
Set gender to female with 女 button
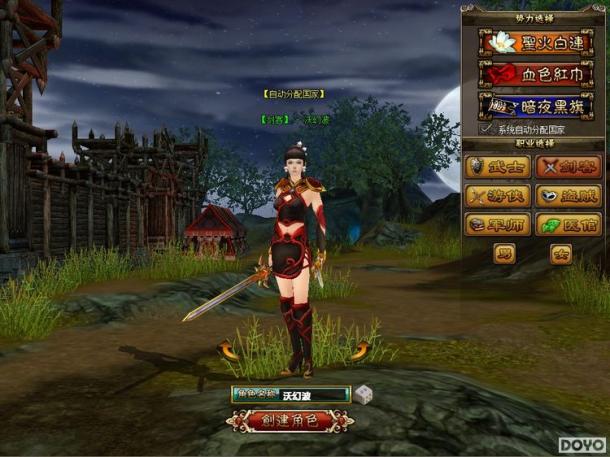coord(561,253)
